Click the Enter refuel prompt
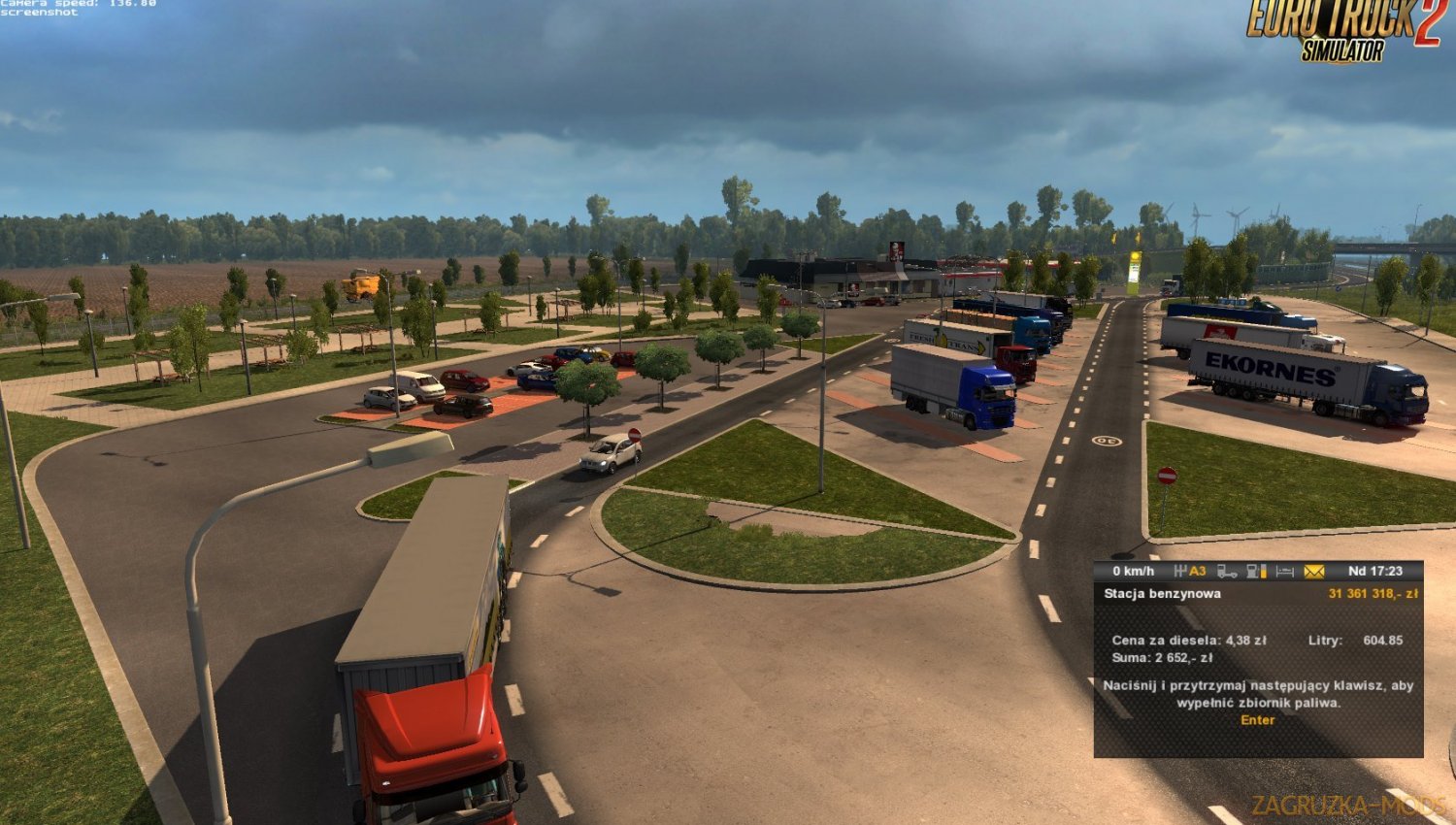This screenshot has height=825, width=1456. (x=1256, y=720)
